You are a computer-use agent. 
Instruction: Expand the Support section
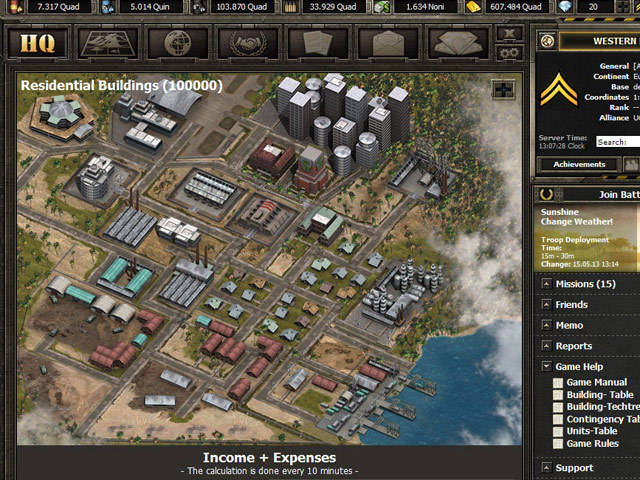click(x=574, y=467)
